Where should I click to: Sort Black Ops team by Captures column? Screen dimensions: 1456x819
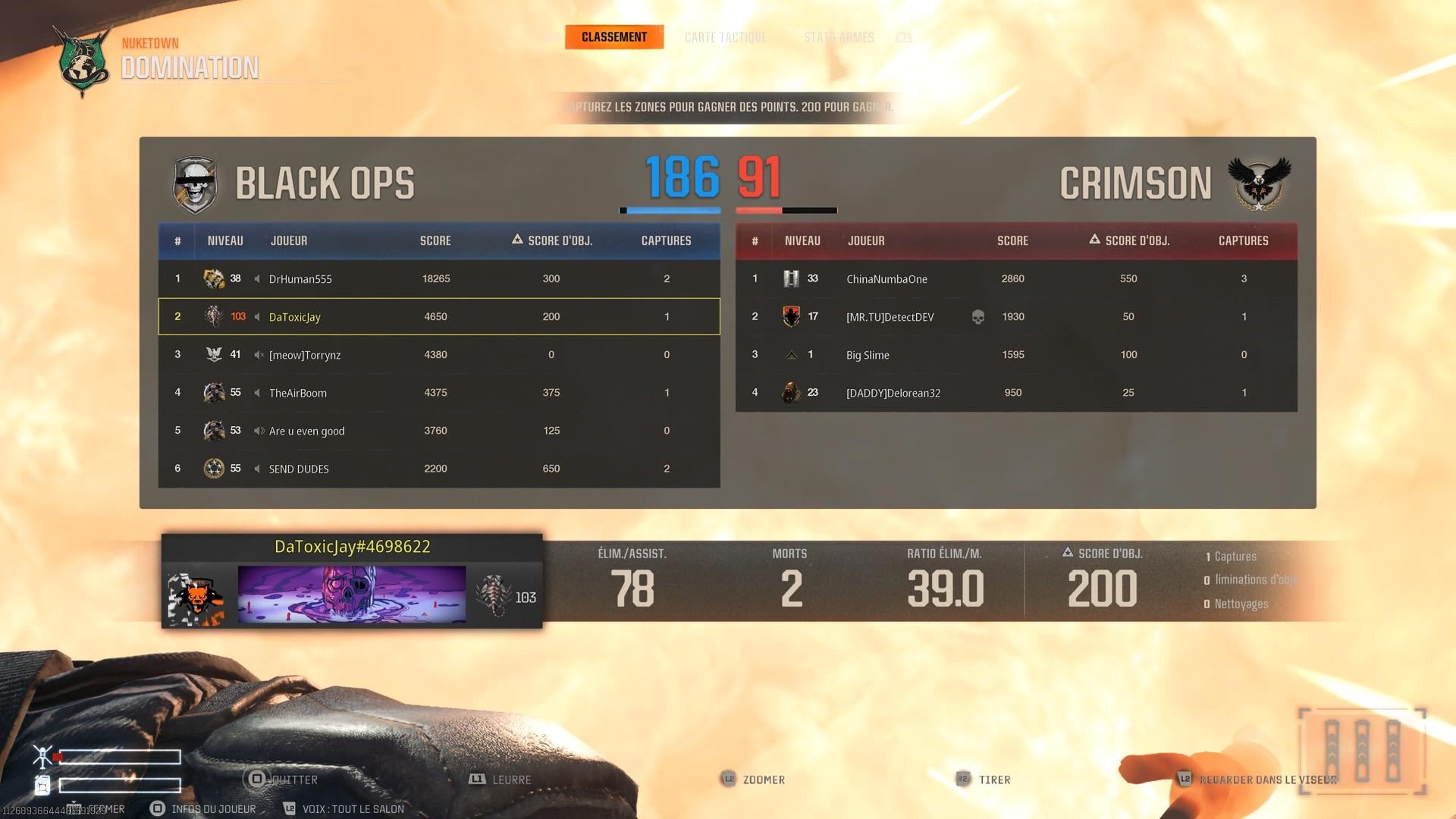pos(666,241)
